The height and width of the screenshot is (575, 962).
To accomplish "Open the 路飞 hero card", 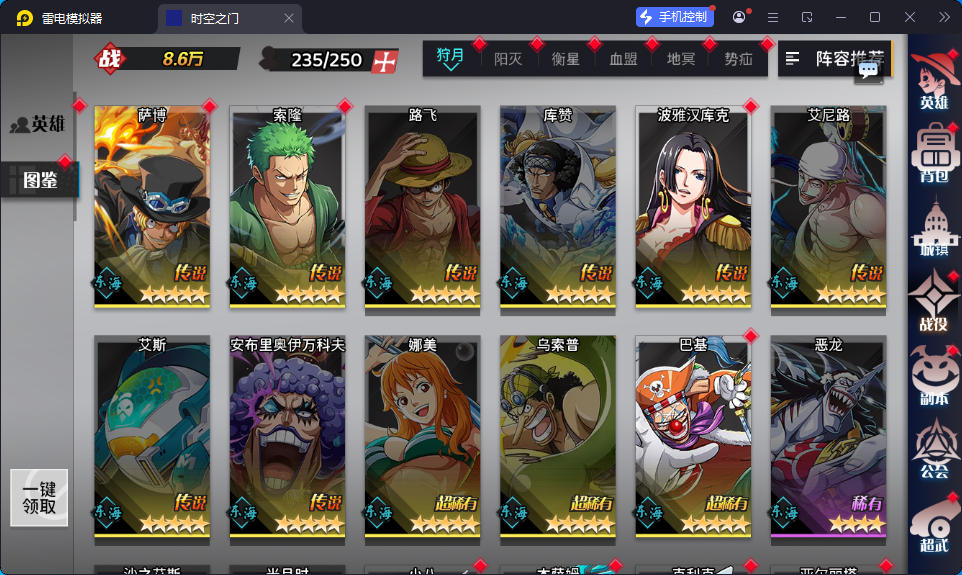I will pyautogui.click(x=422, y=205).
